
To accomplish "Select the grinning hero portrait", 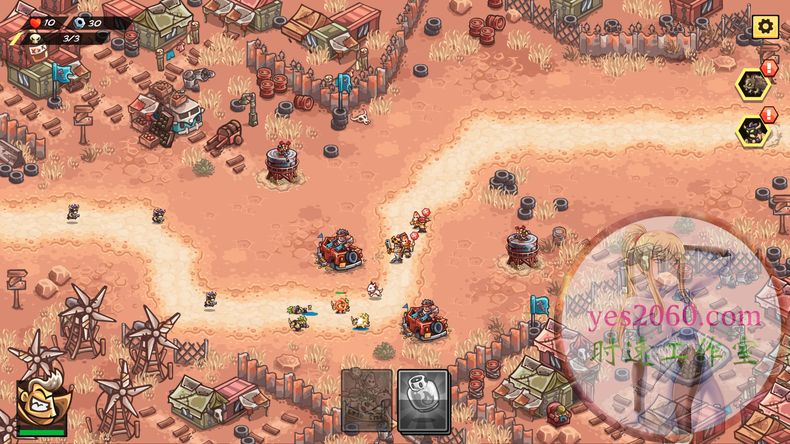I will (41, 405).
